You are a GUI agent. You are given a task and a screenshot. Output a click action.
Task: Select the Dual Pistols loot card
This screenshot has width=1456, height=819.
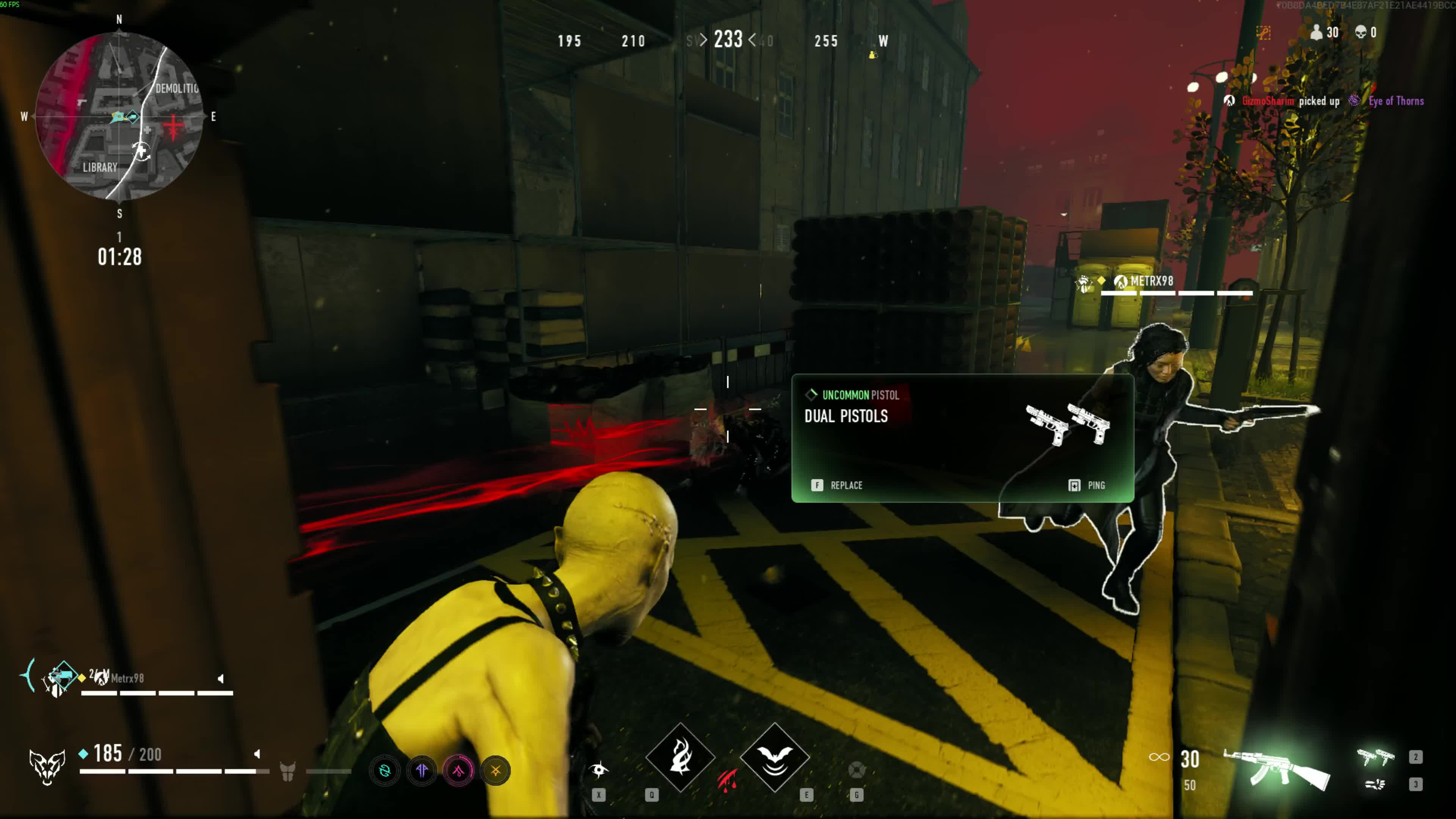962,438
